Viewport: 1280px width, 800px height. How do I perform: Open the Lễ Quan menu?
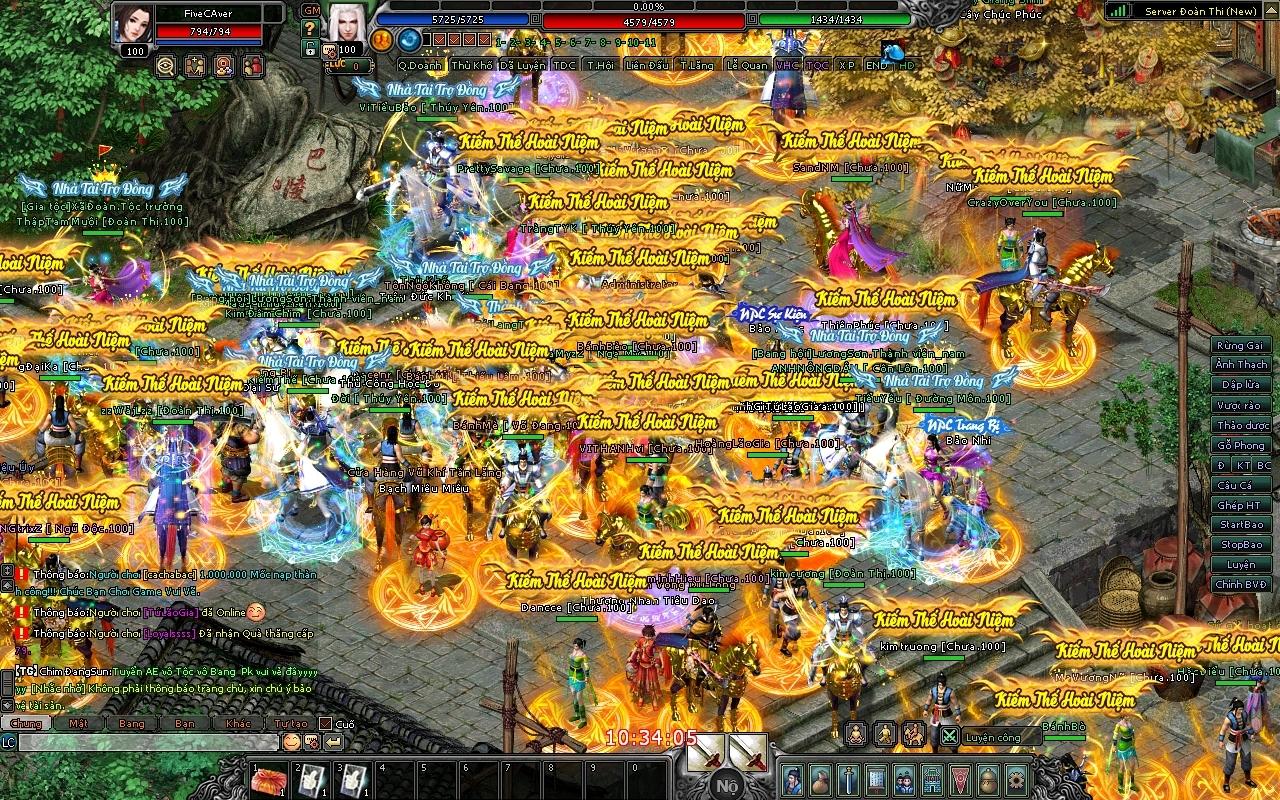tap(747, 65)
